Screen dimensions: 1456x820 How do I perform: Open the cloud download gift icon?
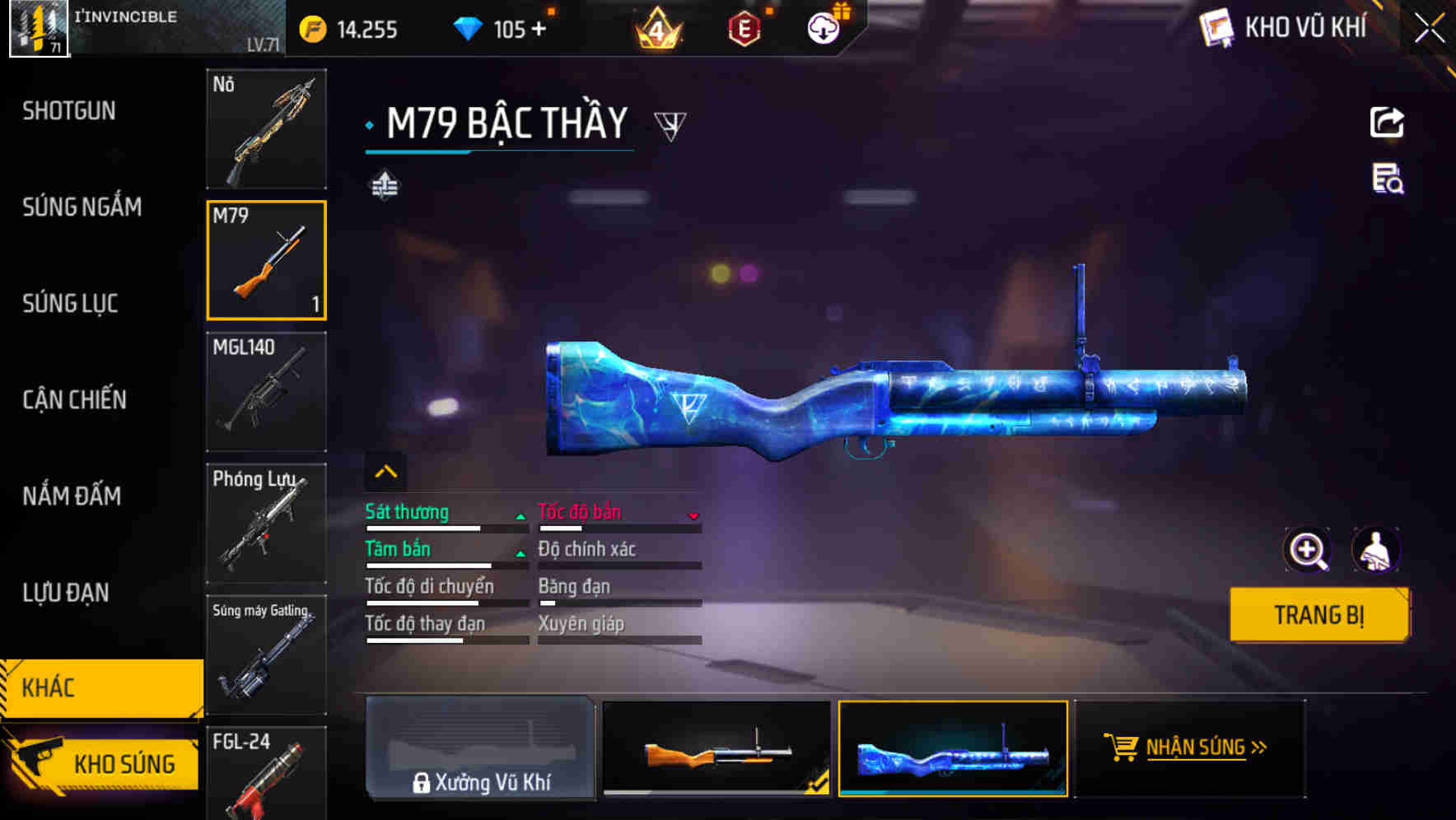point(821,28)
